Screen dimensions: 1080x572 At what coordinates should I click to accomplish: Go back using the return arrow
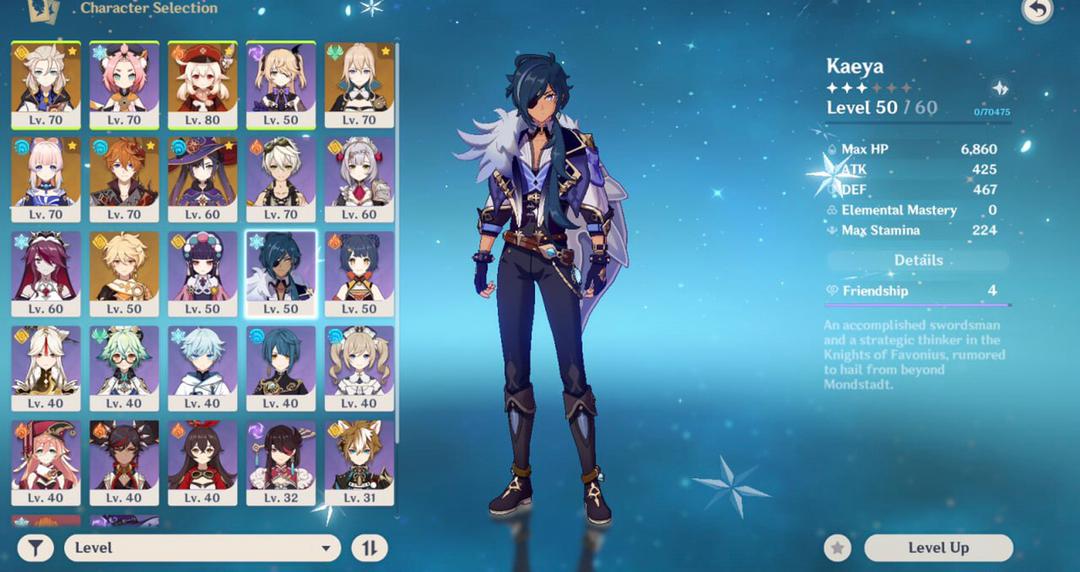coord(1037,10)
